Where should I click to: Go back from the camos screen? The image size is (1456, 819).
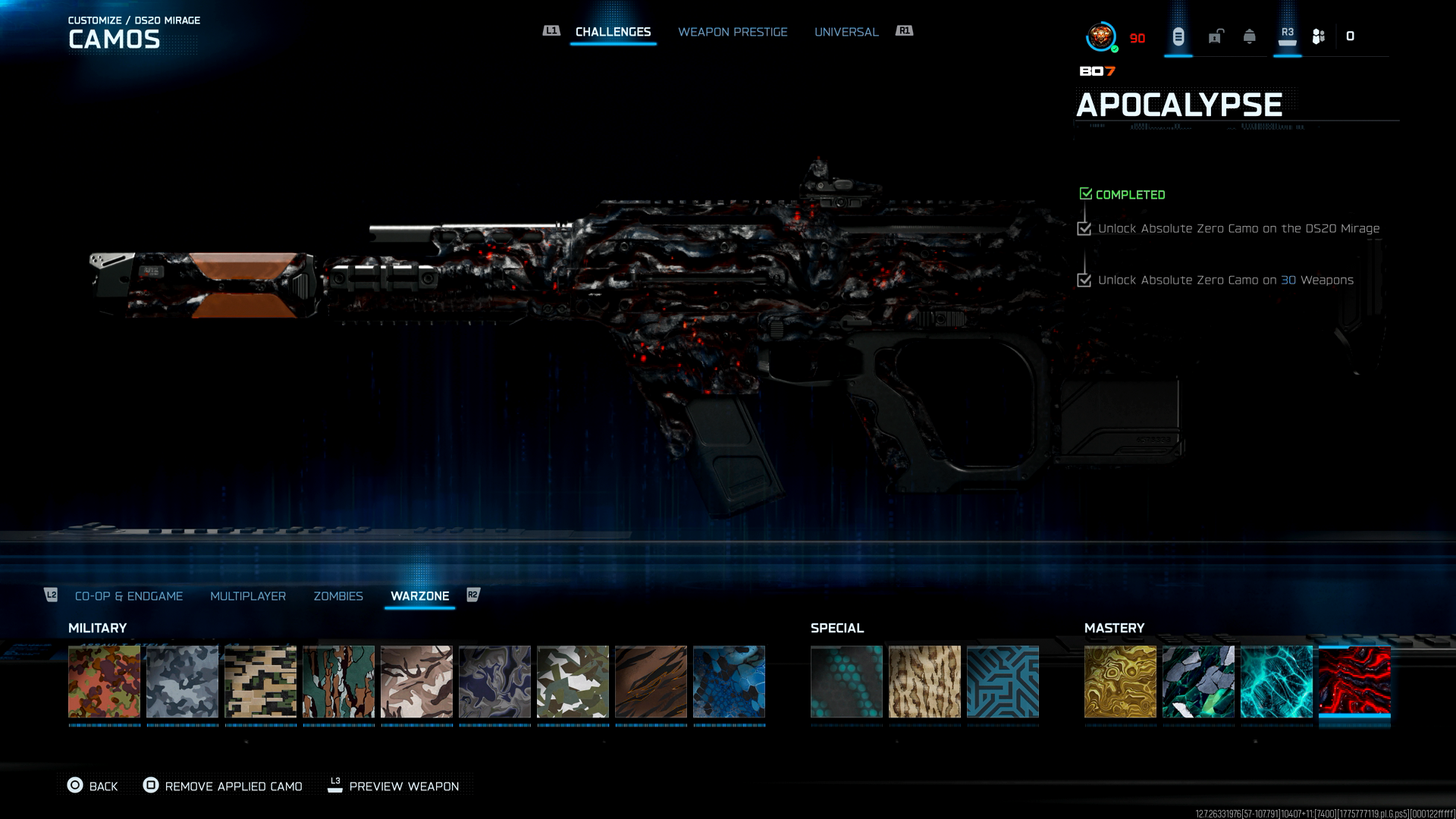click(93, 786)
